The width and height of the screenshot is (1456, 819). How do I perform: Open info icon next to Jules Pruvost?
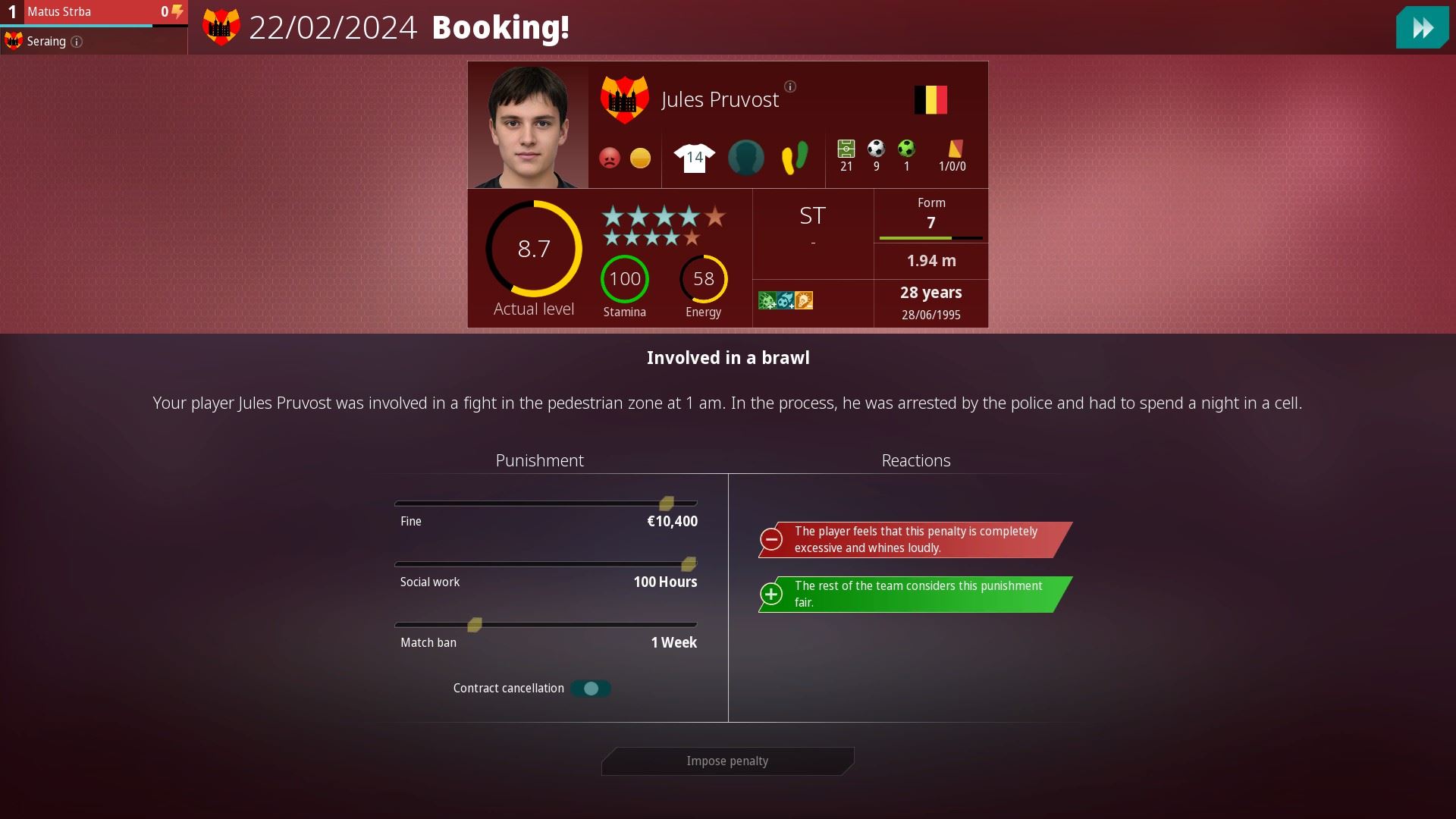(x=790, y=86)
